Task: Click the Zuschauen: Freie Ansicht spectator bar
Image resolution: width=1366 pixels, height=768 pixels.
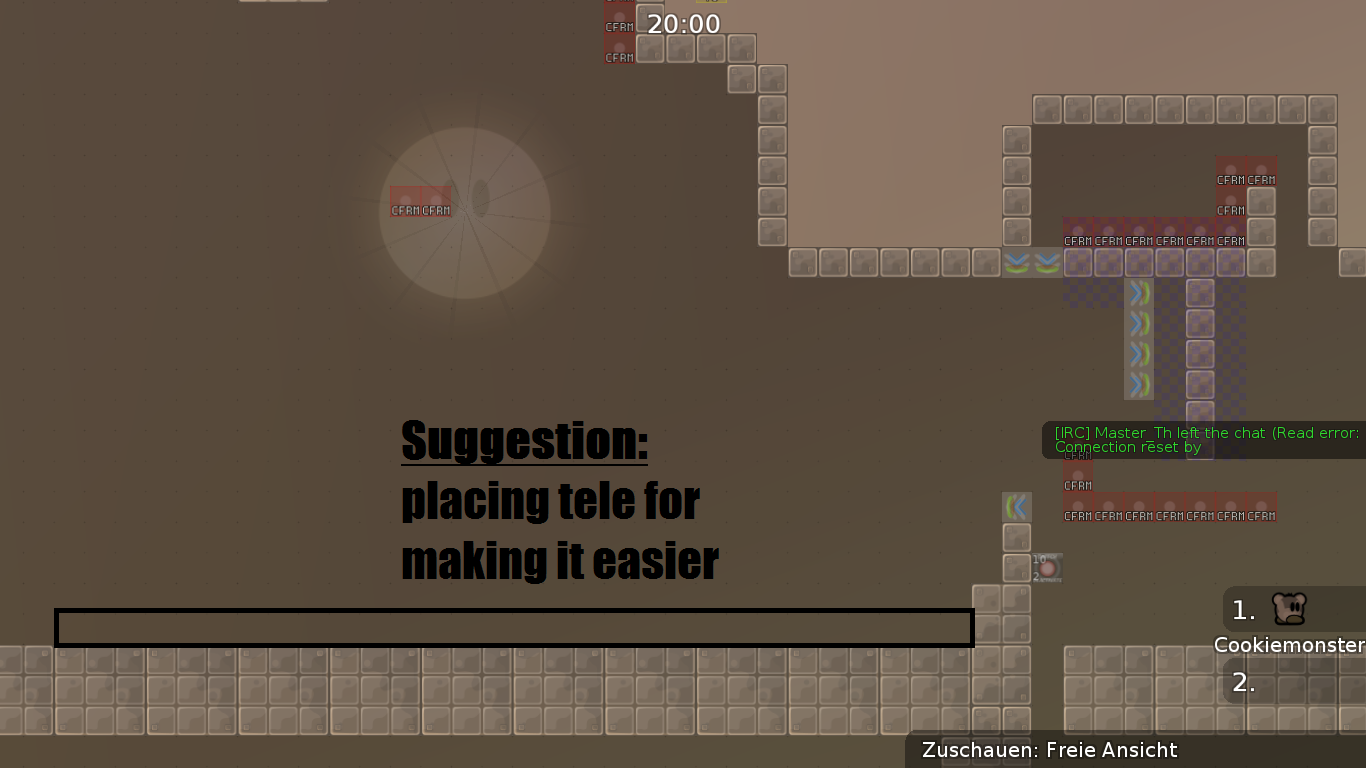Action: [1050, 750]
